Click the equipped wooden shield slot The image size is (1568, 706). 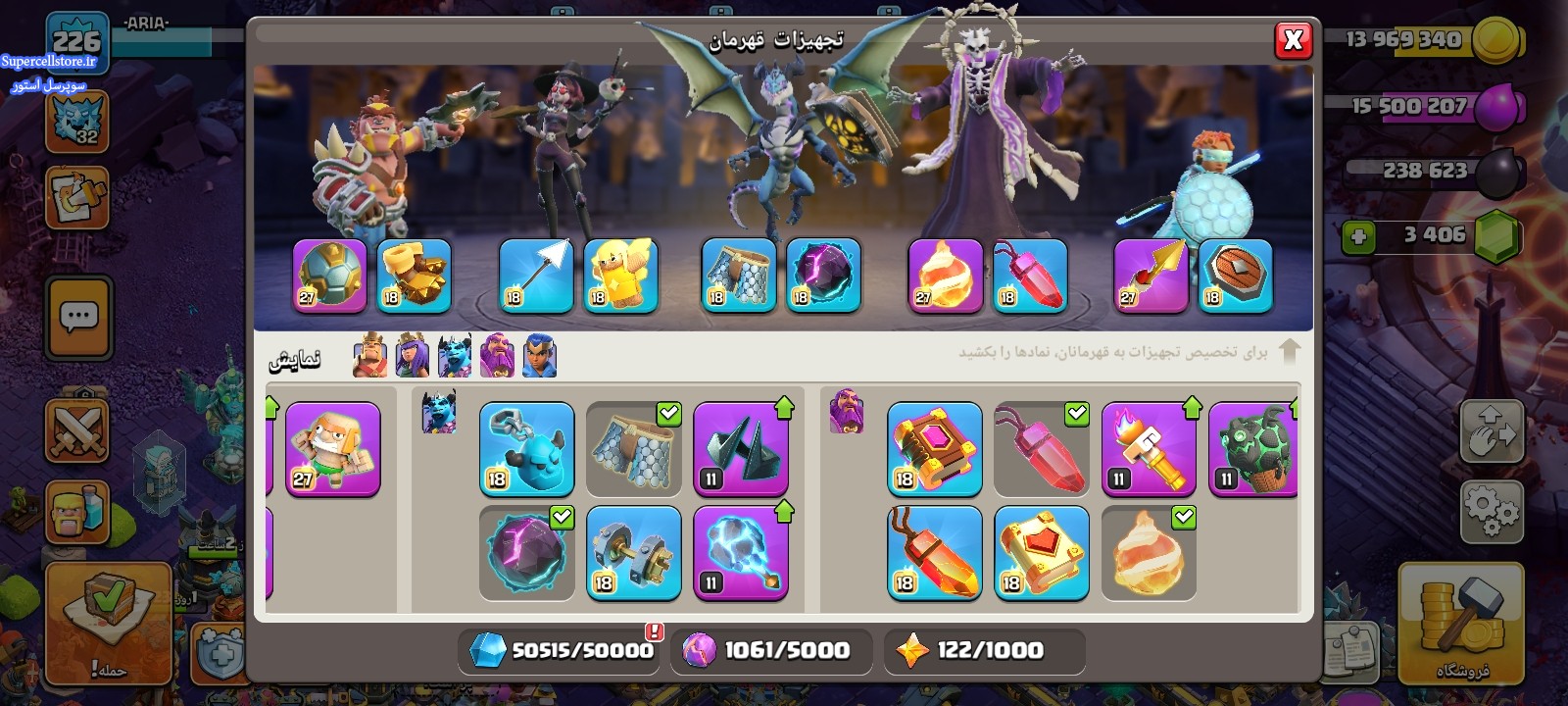(1235, 277)
